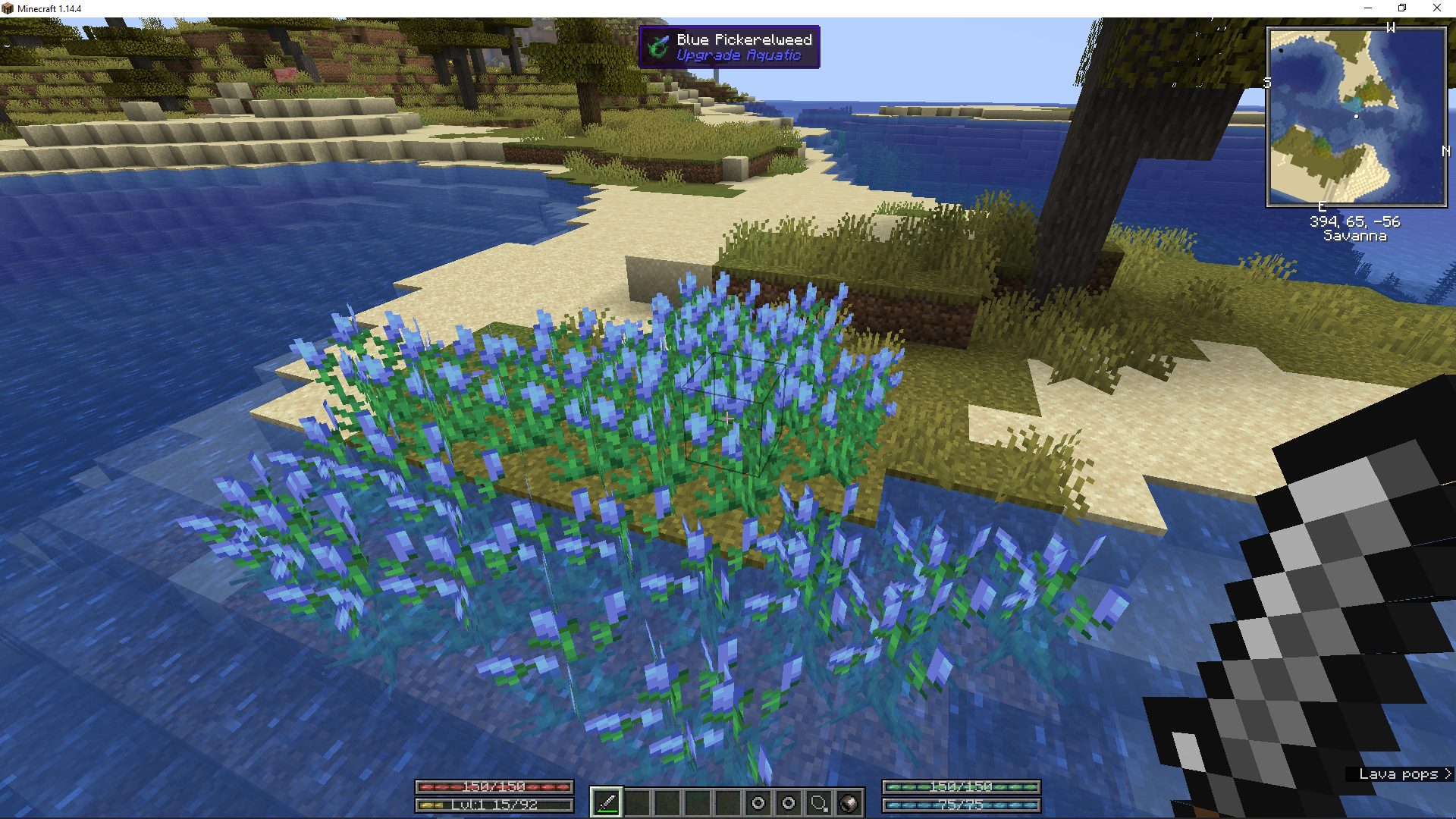The image size is (1456, 819).
Task: Click the coordinates text '394, 65, -56'
Action: point(1357,221)
